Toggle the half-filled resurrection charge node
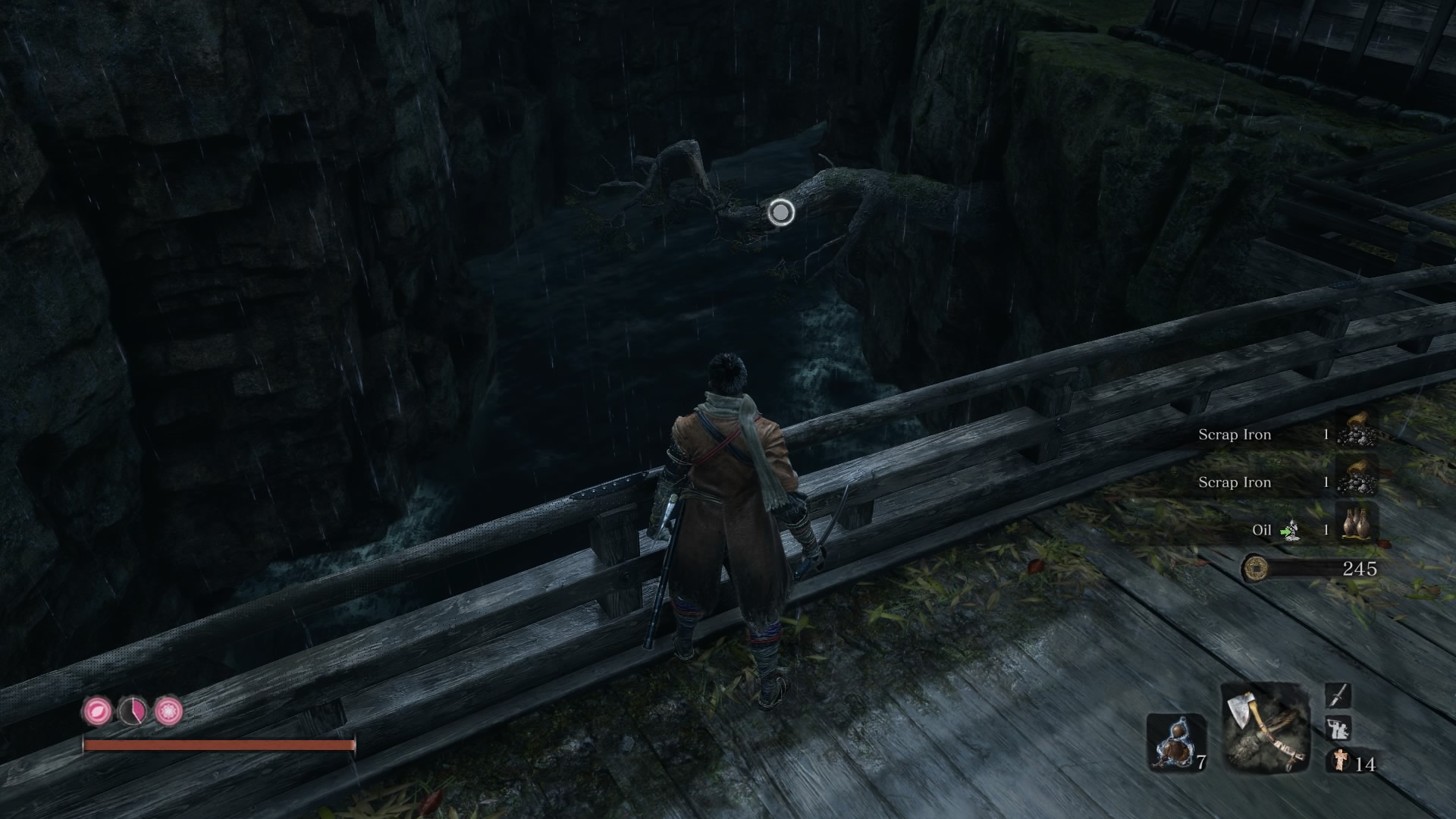The width and height of the screenshot is (1456, 819). [133, 713]
